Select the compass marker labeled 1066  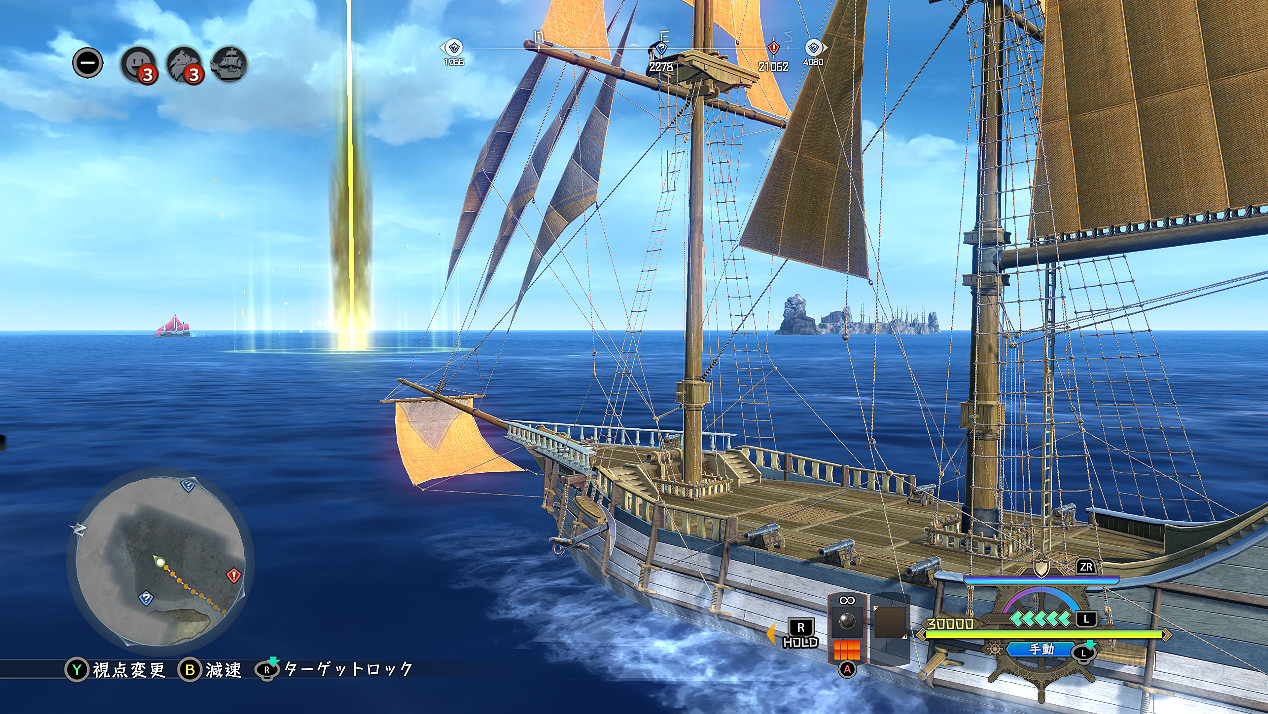[x=453, y=47]
